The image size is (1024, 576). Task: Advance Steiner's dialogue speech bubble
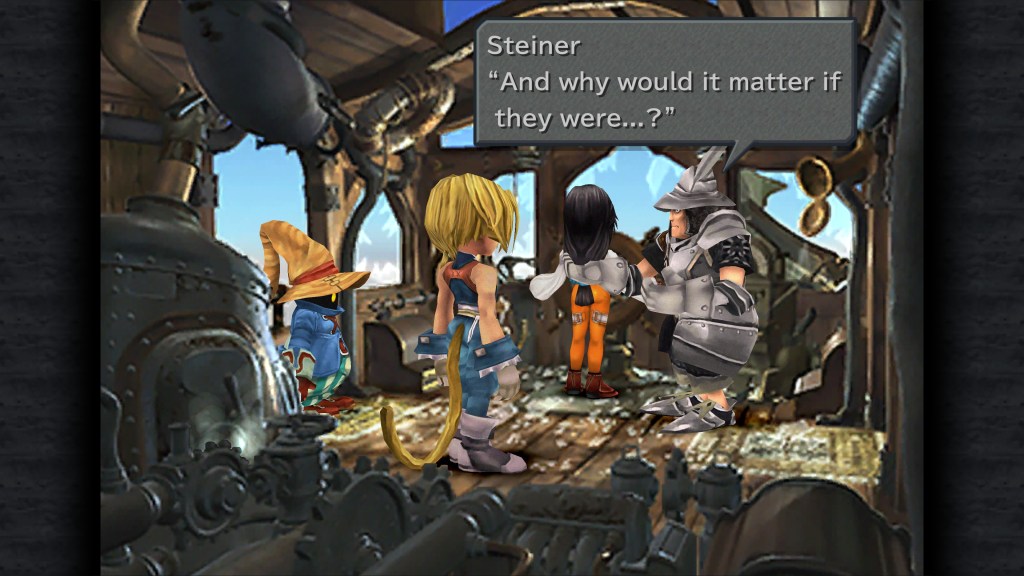[665, 84]
